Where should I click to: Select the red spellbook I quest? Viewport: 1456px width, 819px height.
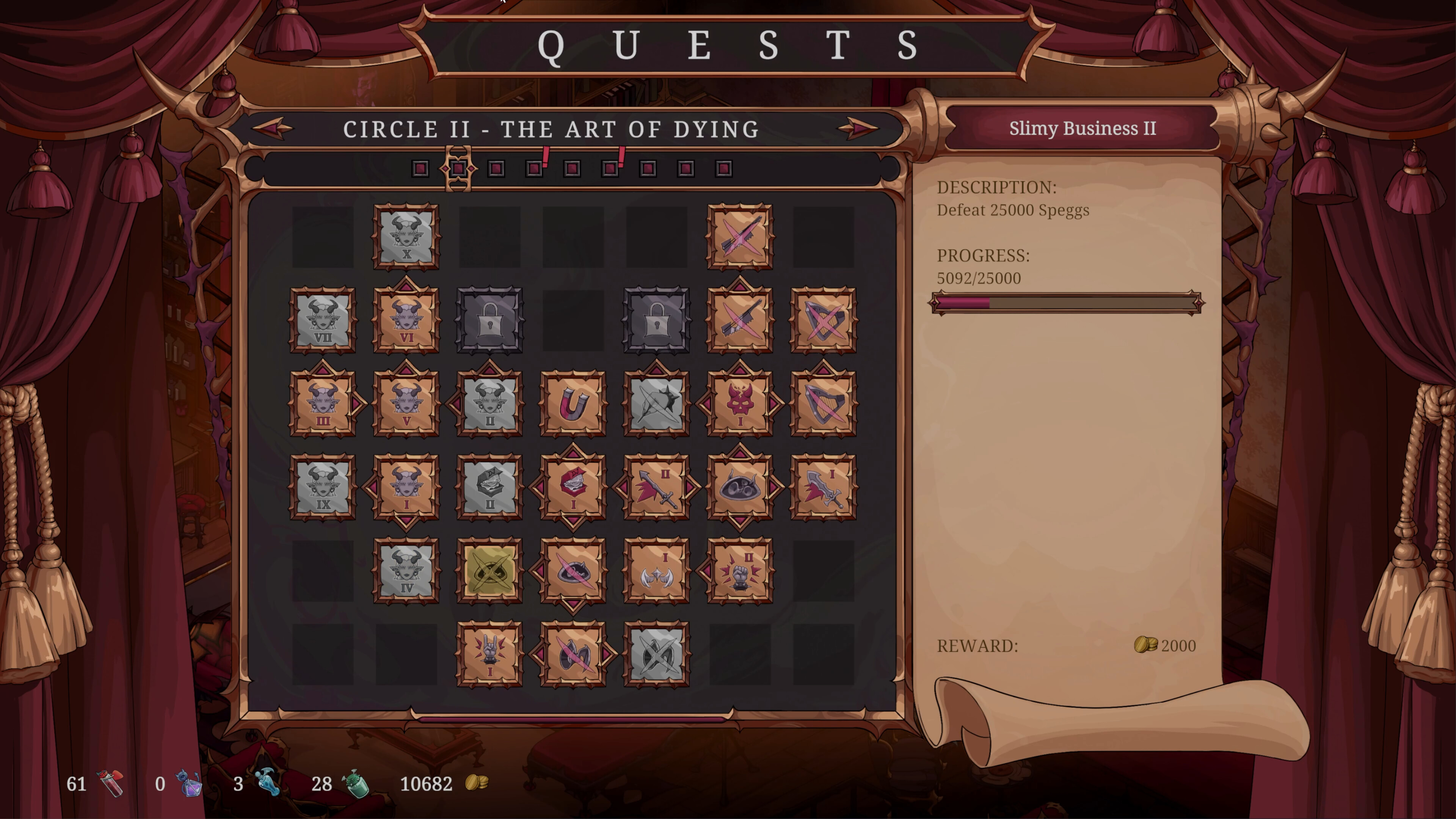click(573, 486)
